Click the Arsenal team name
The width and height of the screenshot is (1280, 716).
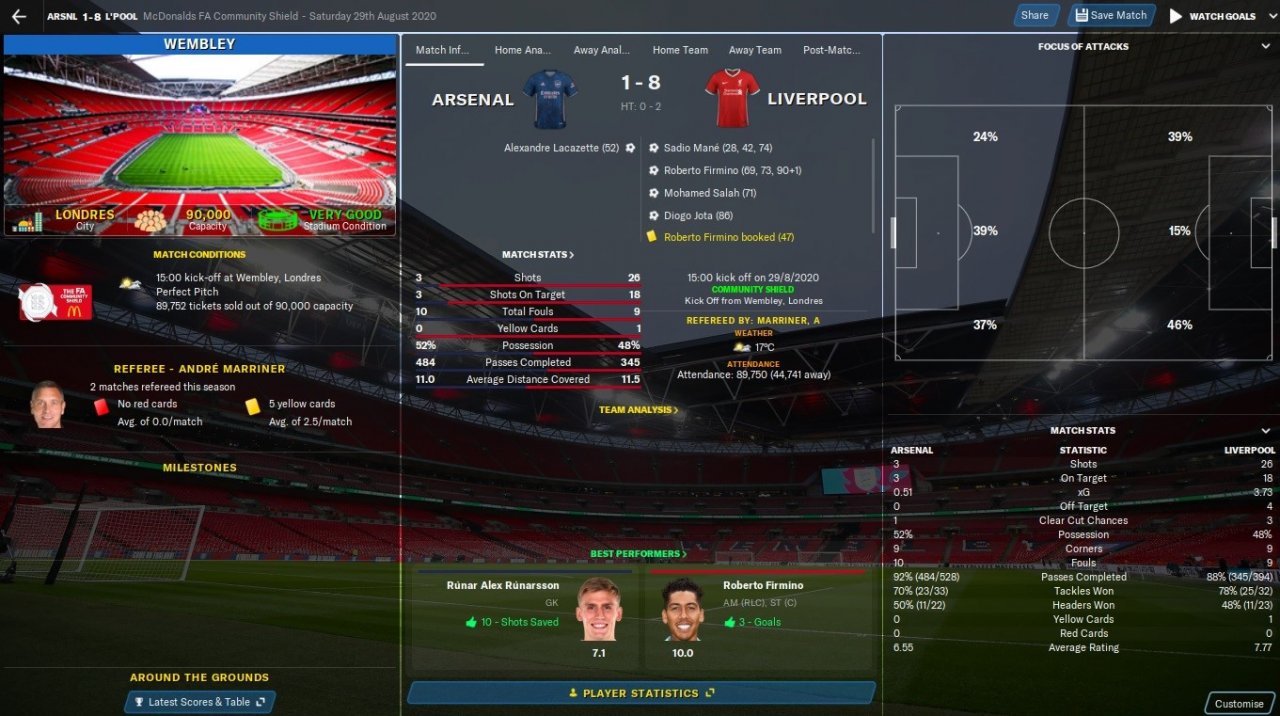(472, 100)
